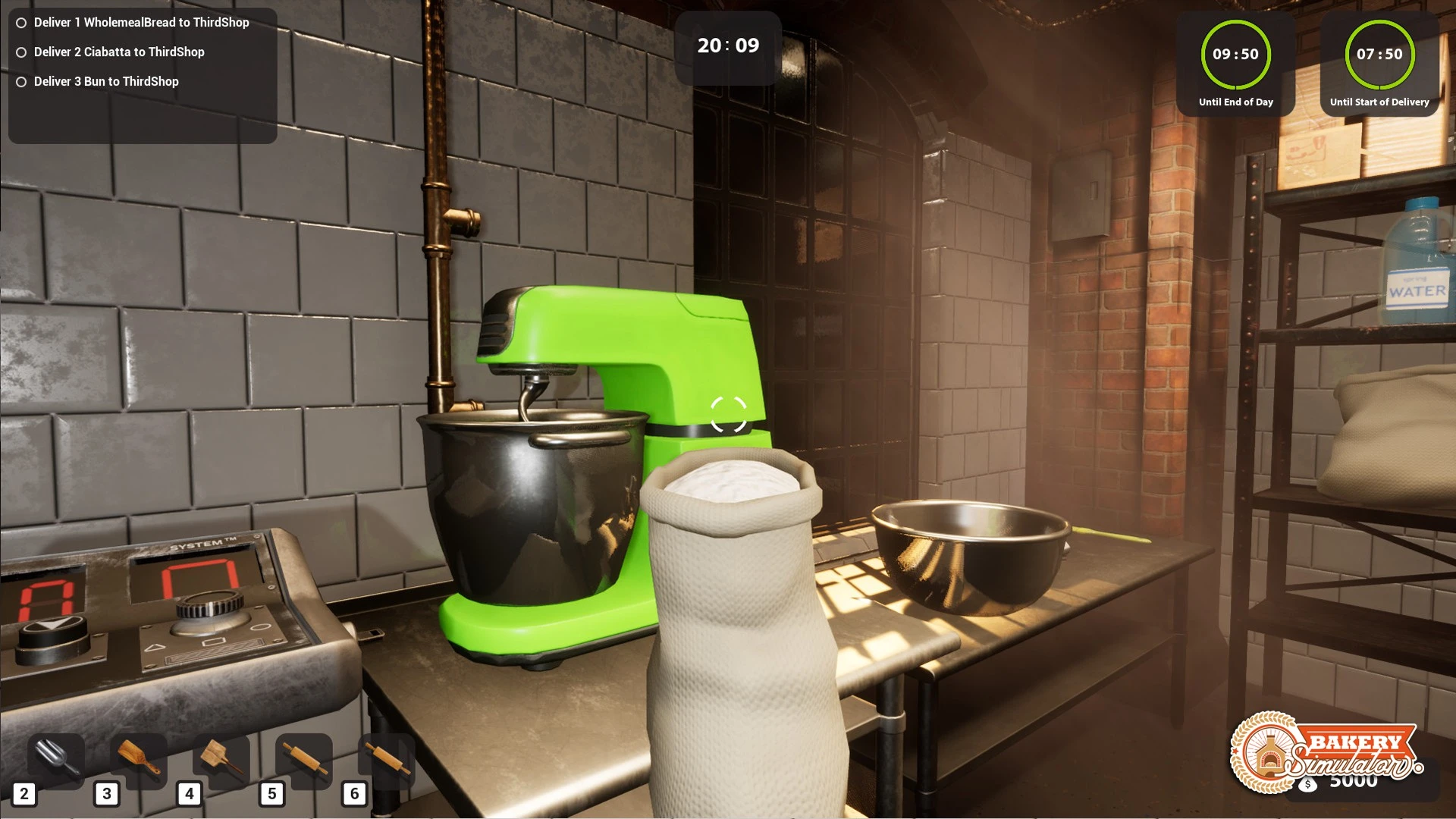Open the Bun delivery objective

pyautogui.click(x=106, y=82)
